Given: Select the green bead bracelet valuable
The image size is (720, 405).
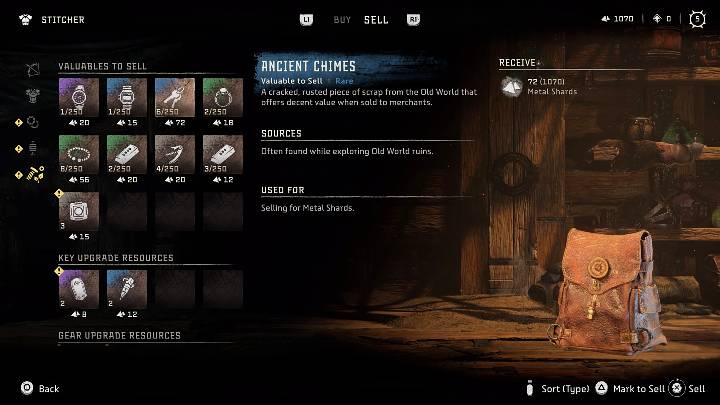Looking at the screenshot, I should point(78,155).
